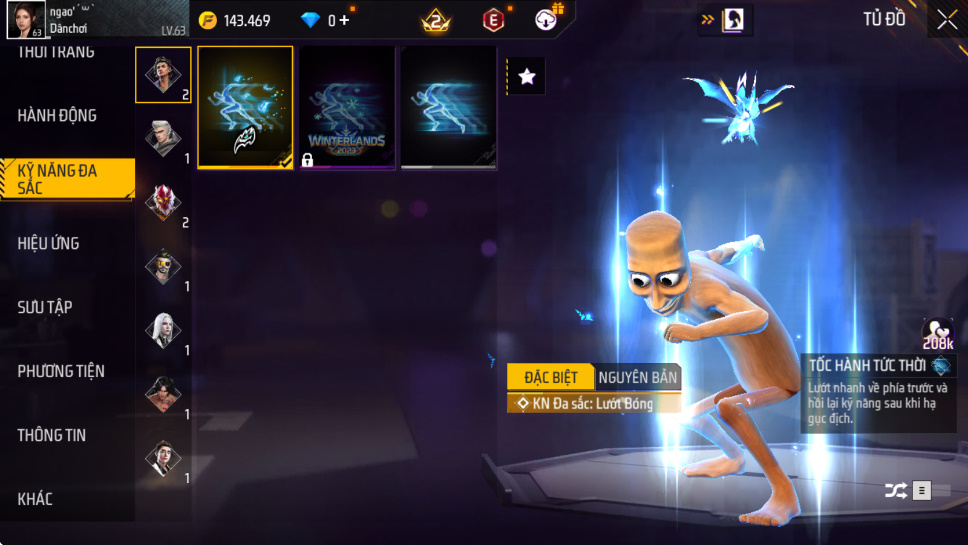Toggle the star favorites filter
This screenshot has width=968, height=545.
click(527, 77)
